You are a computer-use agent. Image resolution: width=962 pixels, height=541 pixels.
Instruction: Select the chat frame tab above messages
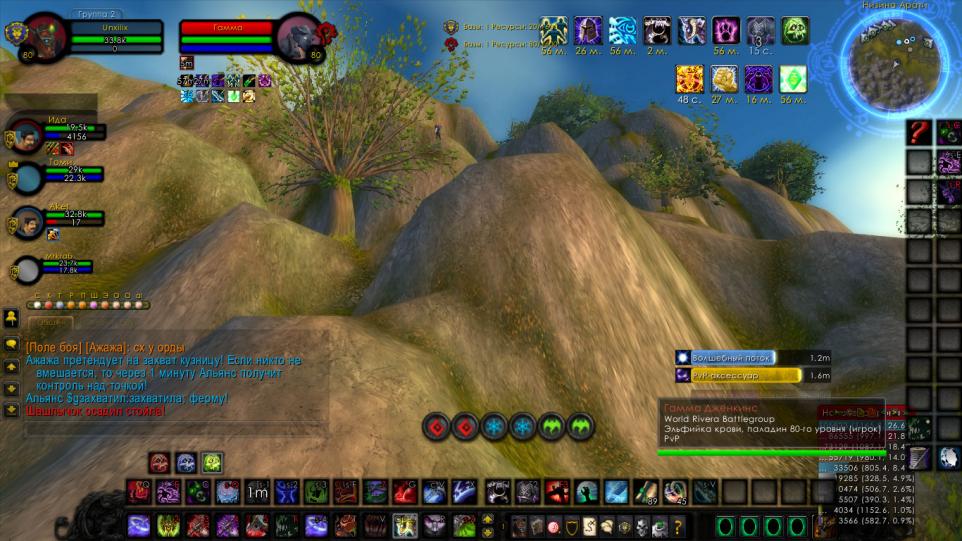click(x=49, y=324)
